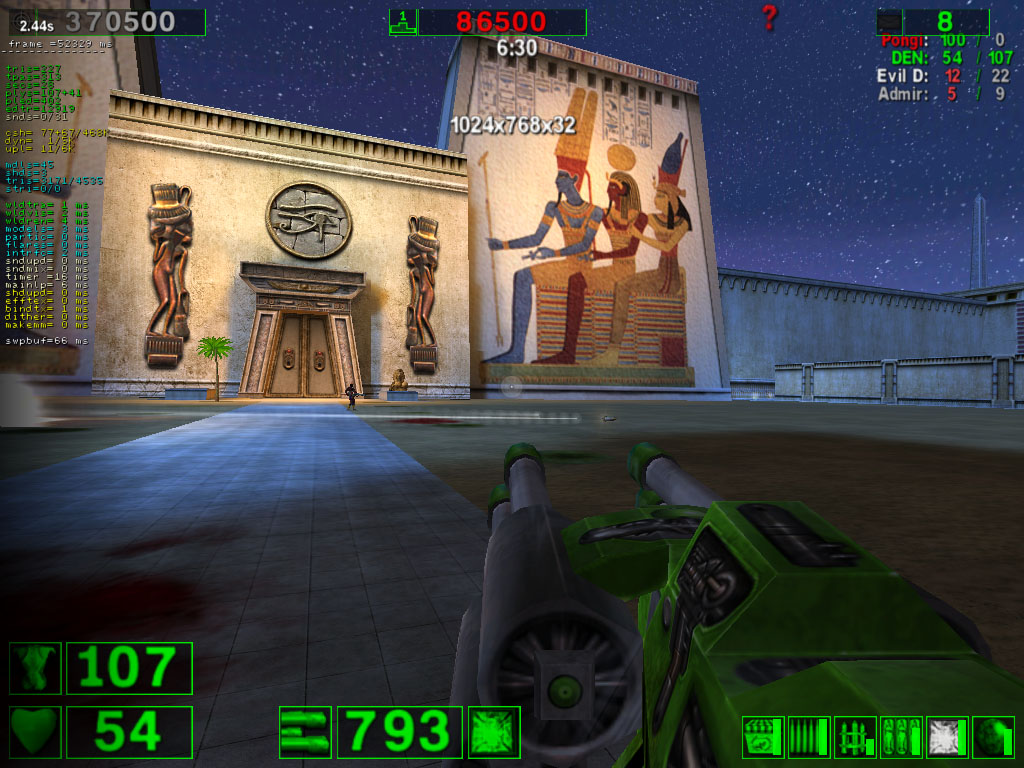Click the green heart health icon
The width and height of the screenshot is (1024, 768).
pos(35,732)
